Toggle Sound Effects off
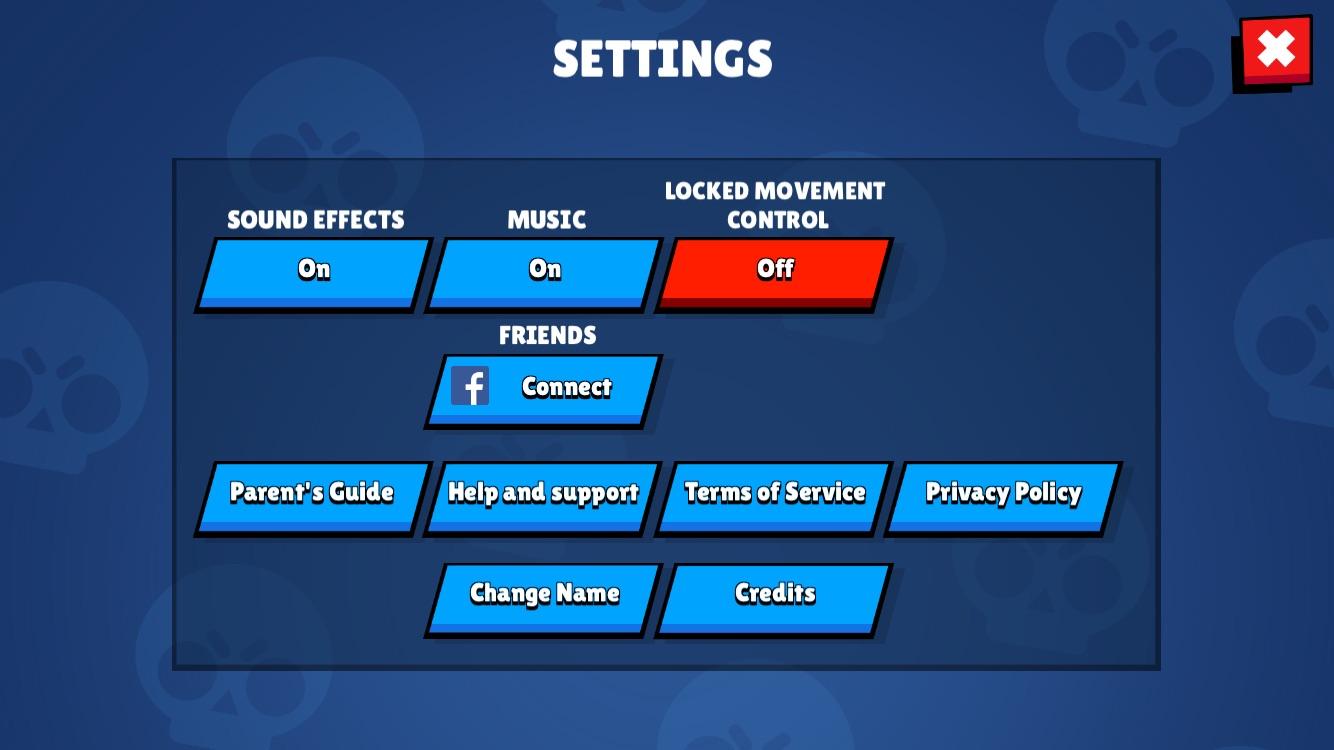The width and height of the screenshot is (1334, 750). tap(313, 269)
